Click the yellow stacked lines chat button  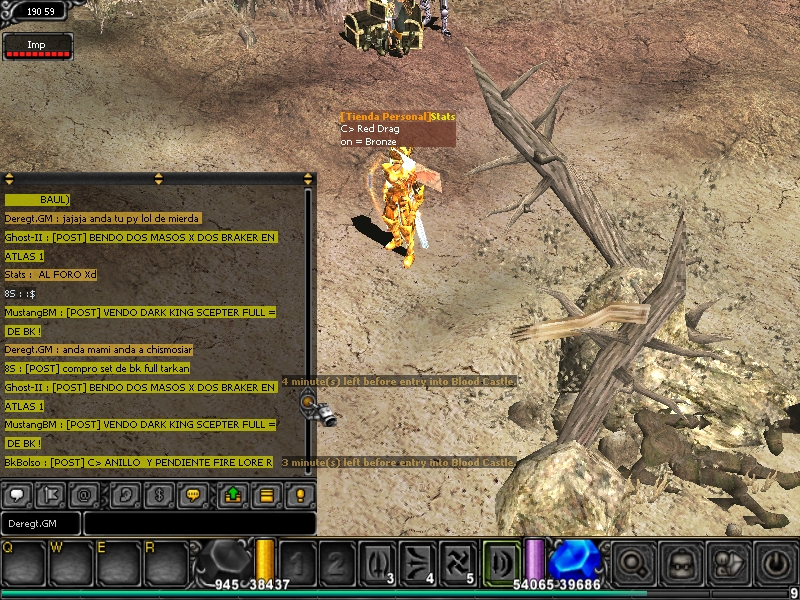[266, 494]
